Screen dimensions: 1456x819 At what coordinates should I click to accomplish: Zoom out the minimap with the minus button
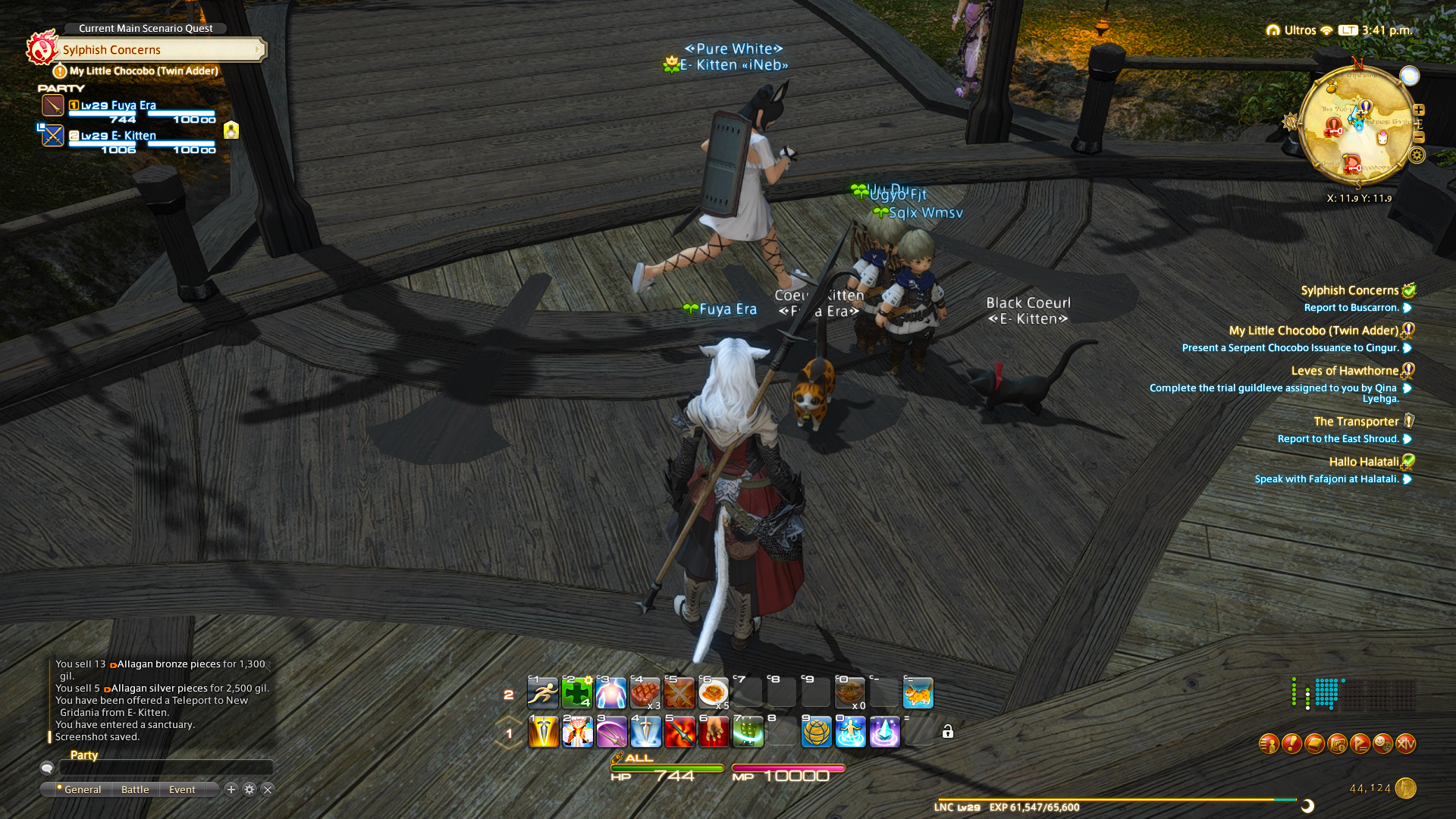pos(1419,137)
